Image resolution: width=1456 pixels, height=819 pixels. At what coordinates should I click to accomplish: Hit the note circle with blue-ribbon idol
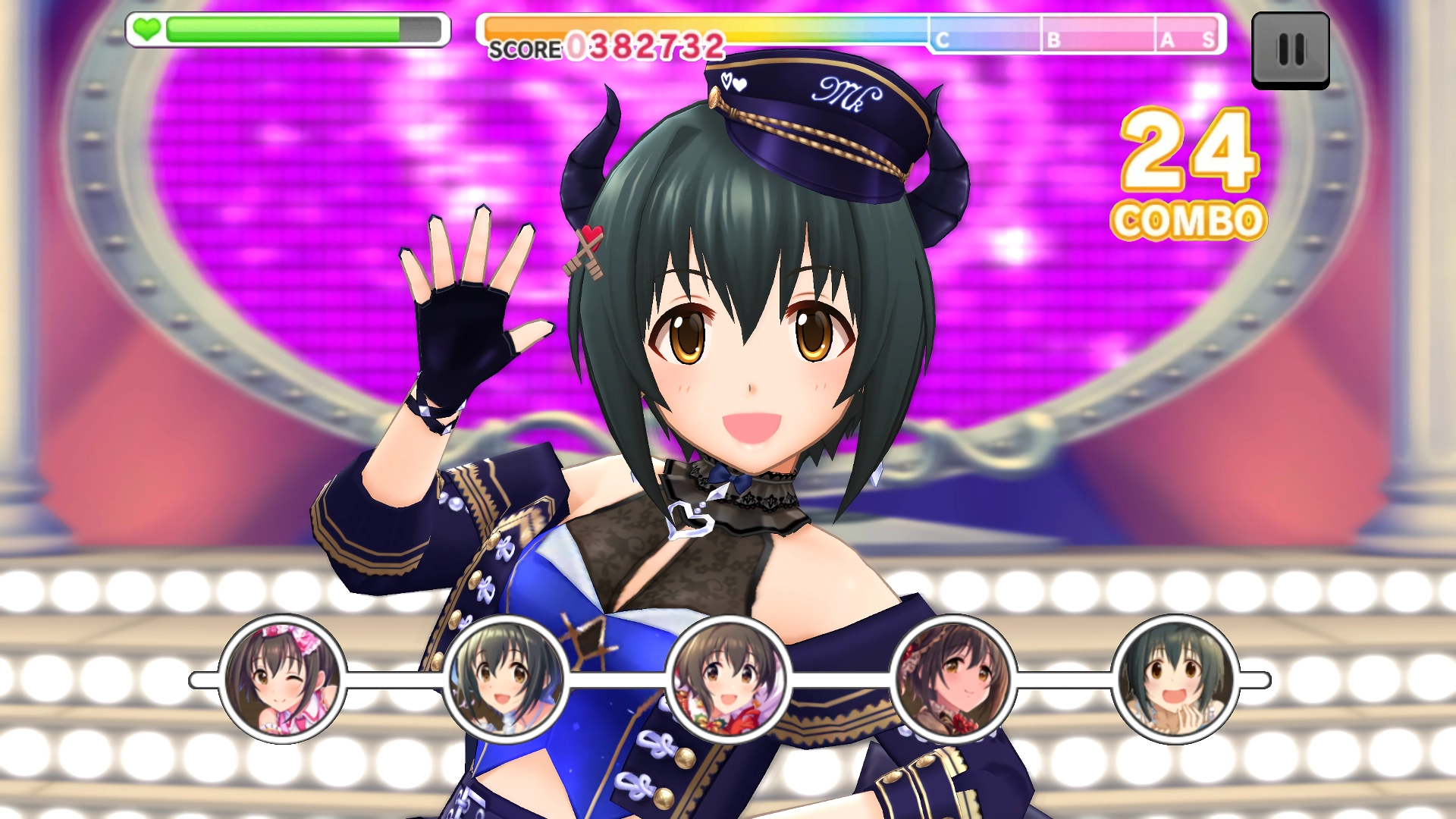(505, 679)
